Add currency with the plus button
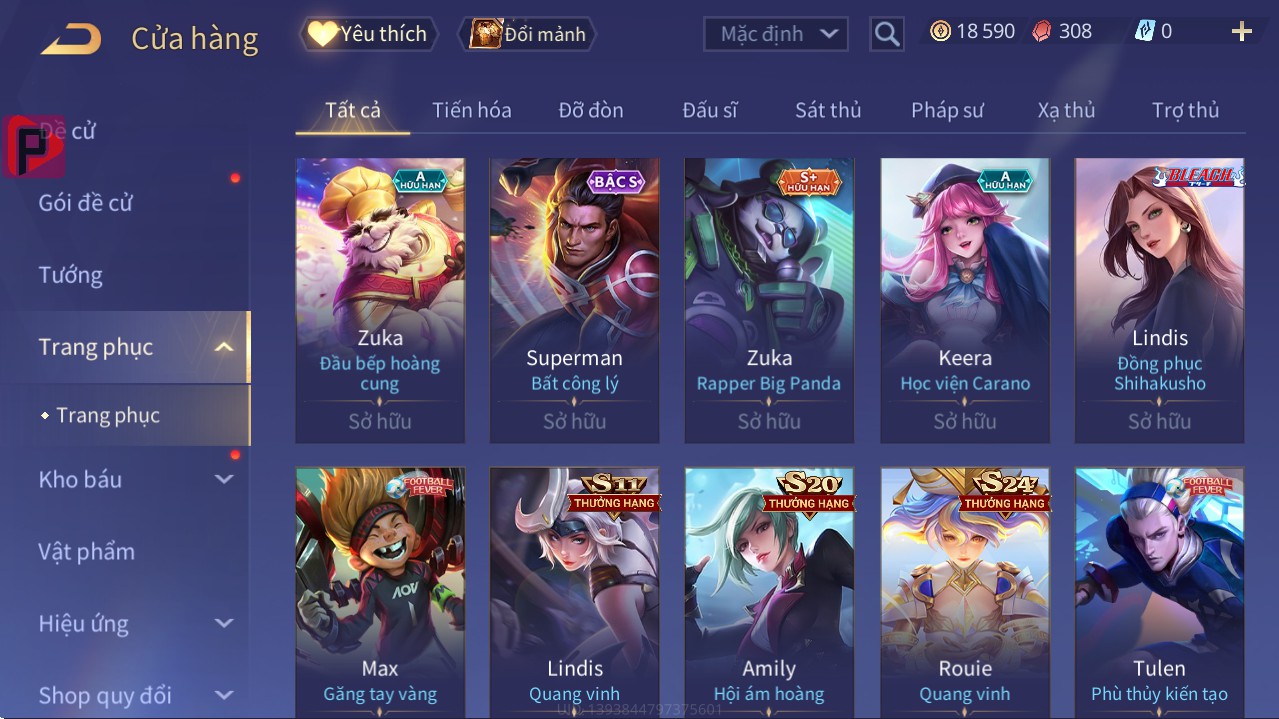 (x=1241, y=32)
